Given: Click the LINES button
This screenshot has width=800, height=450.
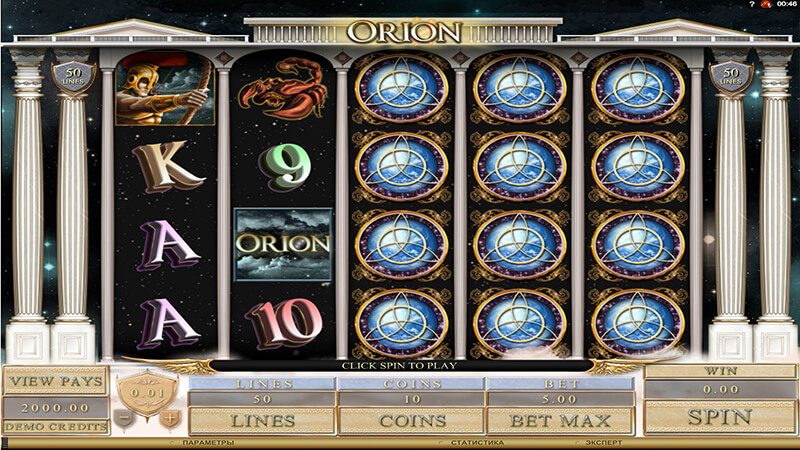Looking at the screenshot, I should tap(262, 420).
